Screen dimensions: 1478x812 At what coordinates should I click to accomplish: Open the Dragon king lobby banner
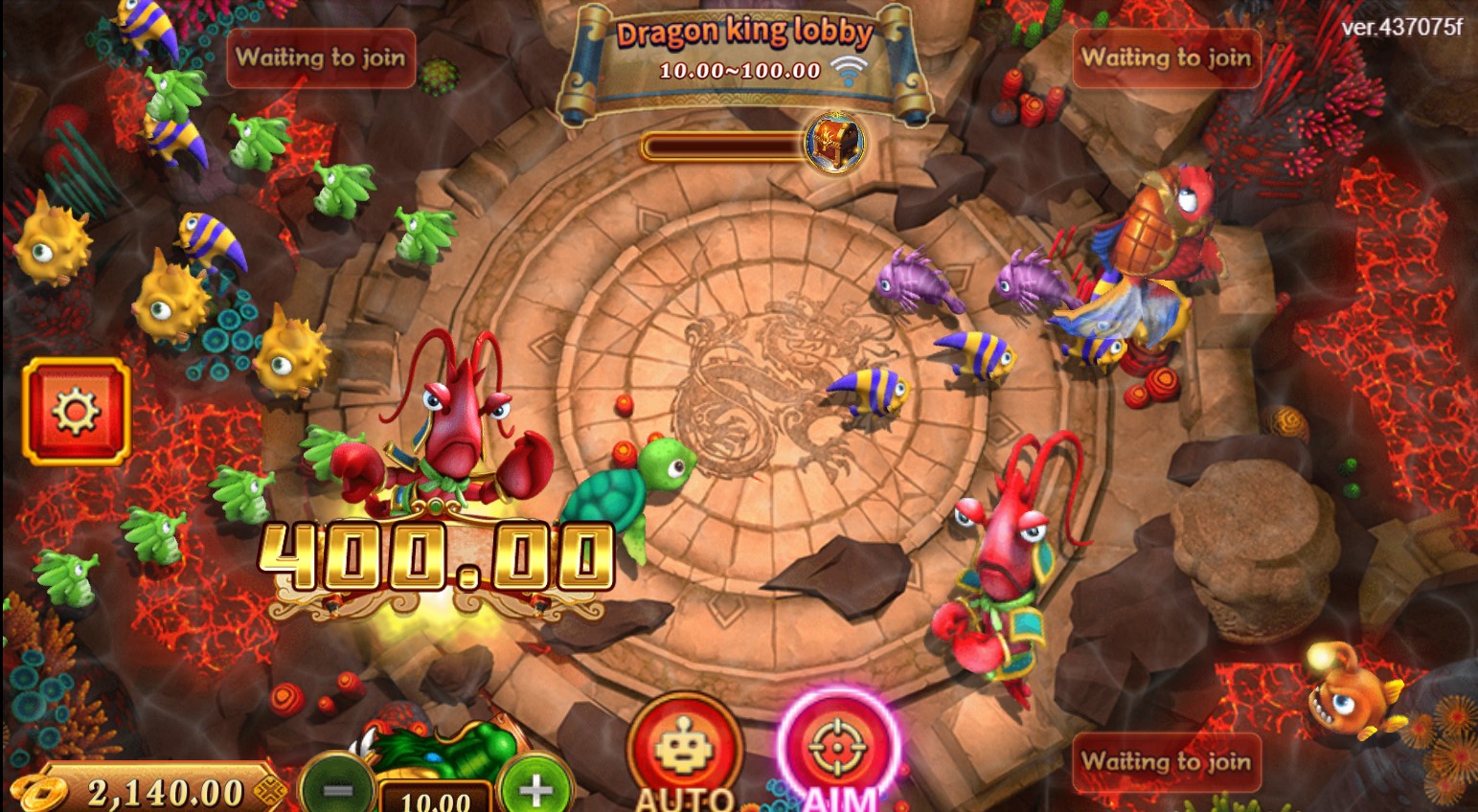coord(746,34)
